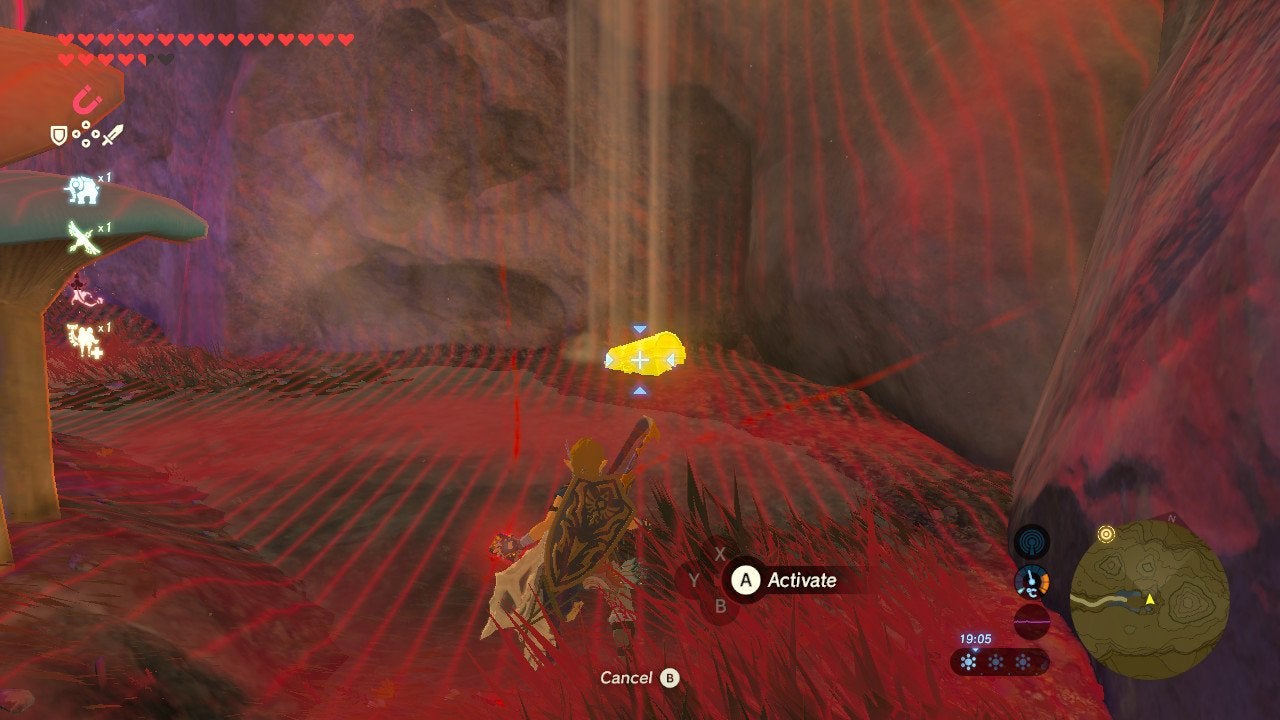Image resolution: width=1280 pixels, height=720 pixels.
Task: Toggle the rightmost snowflake weather indicator
Action: point(1023,661)
